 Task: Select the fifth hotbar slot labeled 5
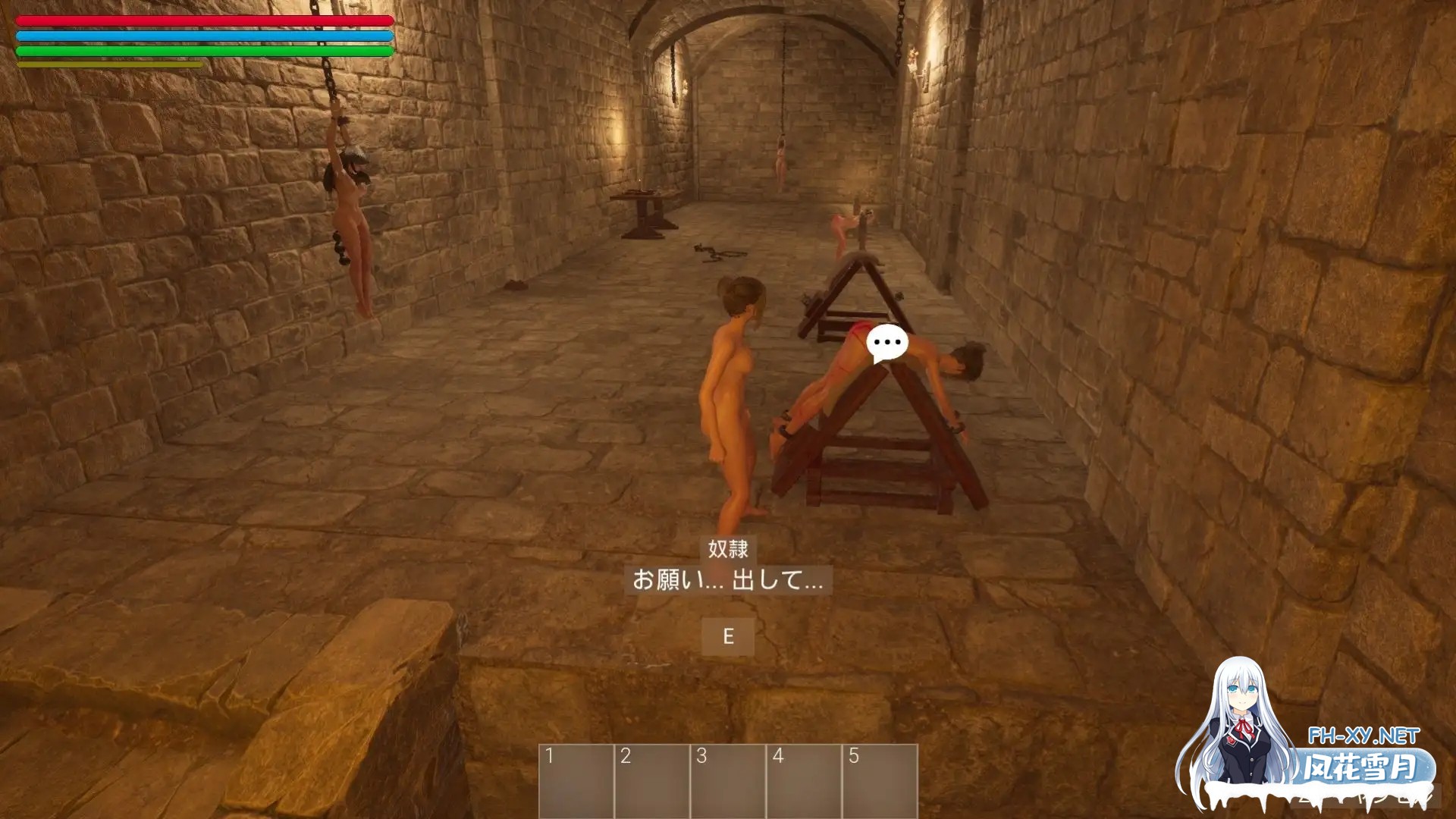click(880, 781)
